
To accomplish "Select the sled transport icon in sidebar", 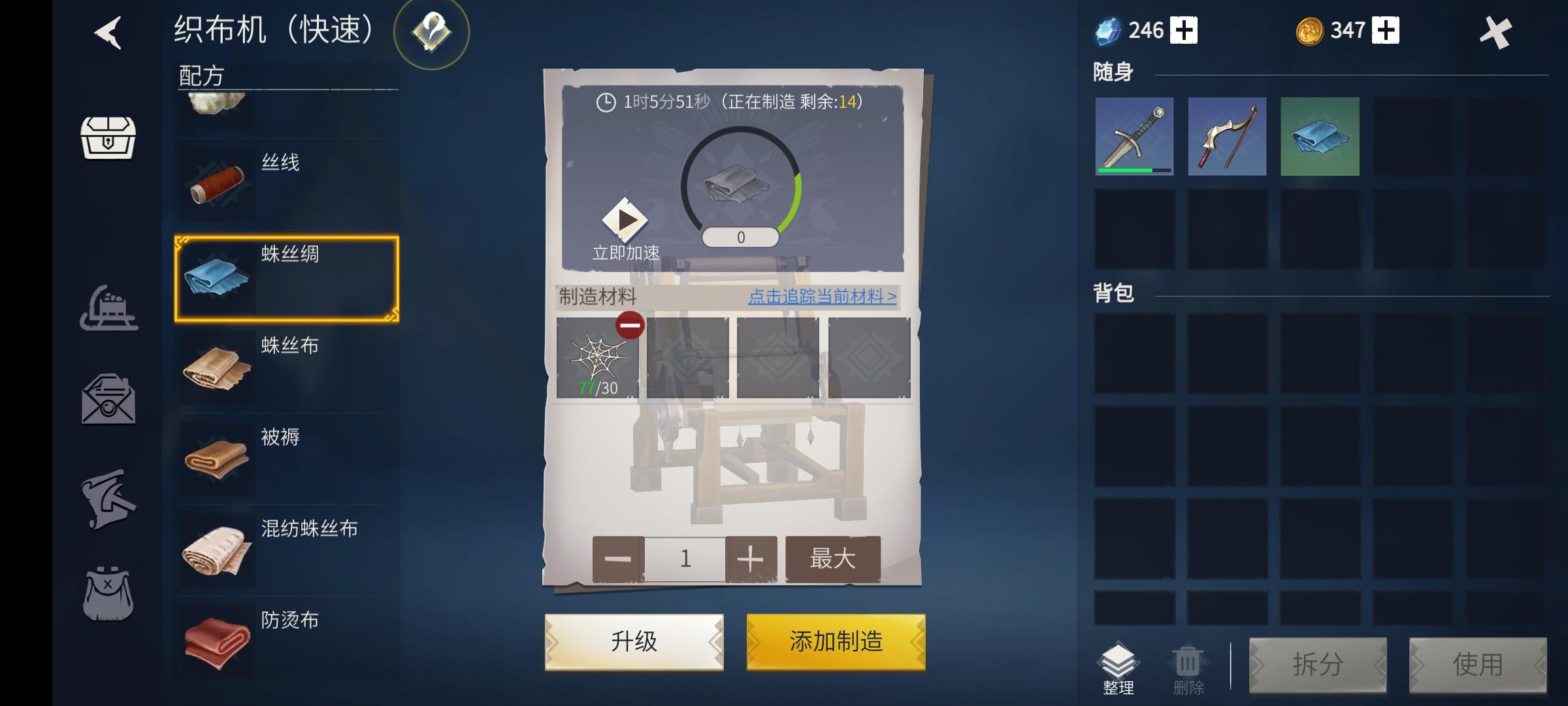I will click(110, 307).
